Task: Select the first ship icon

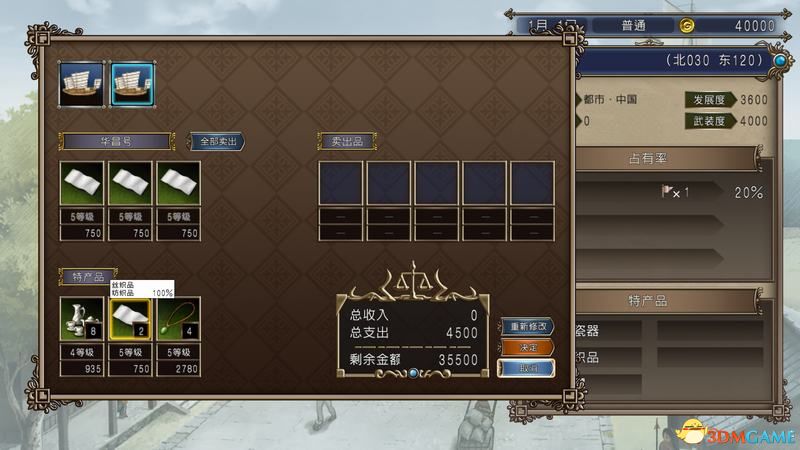Action: click(x=81, y=81)
